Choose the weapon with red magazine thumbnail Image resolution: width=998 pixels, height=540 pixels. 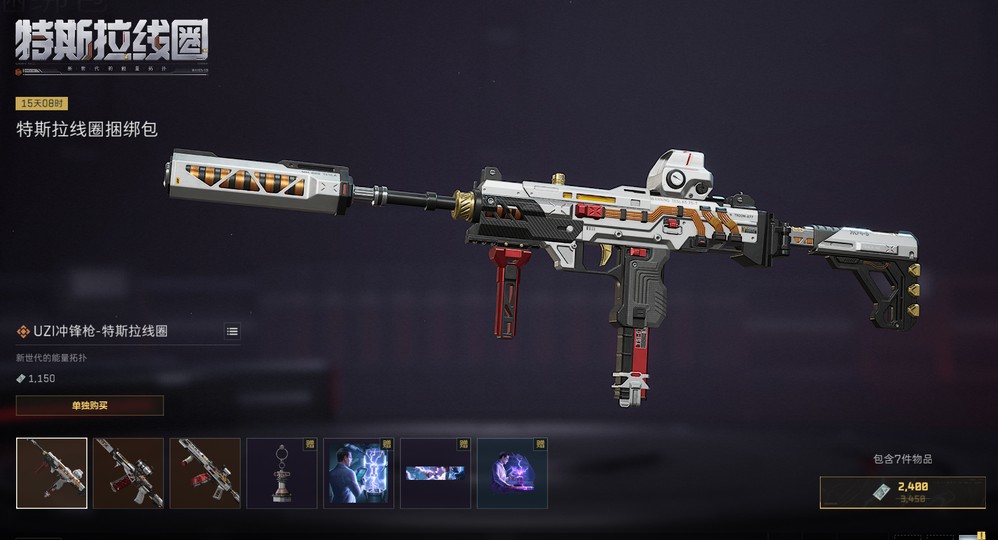coord(205,472)
